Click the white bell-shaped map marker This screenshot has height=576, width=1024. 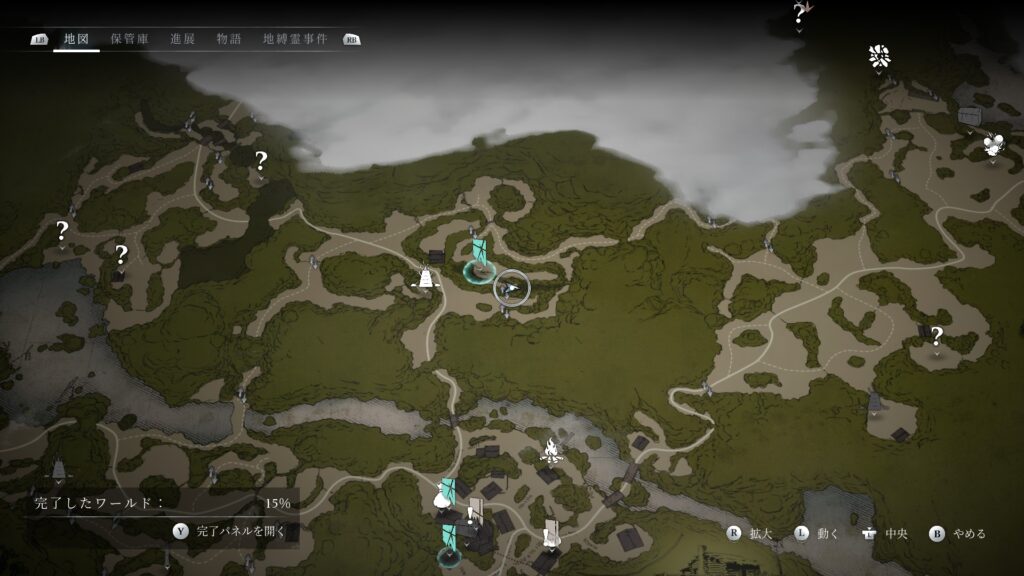coord(428,279)
